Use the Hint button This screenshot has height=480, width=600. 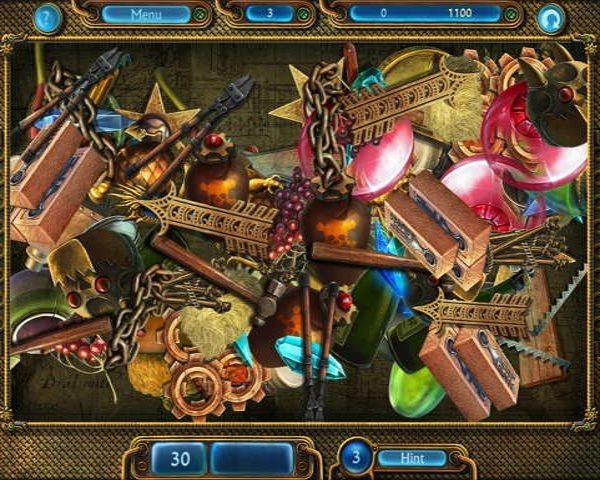click(x=411, y=458)
